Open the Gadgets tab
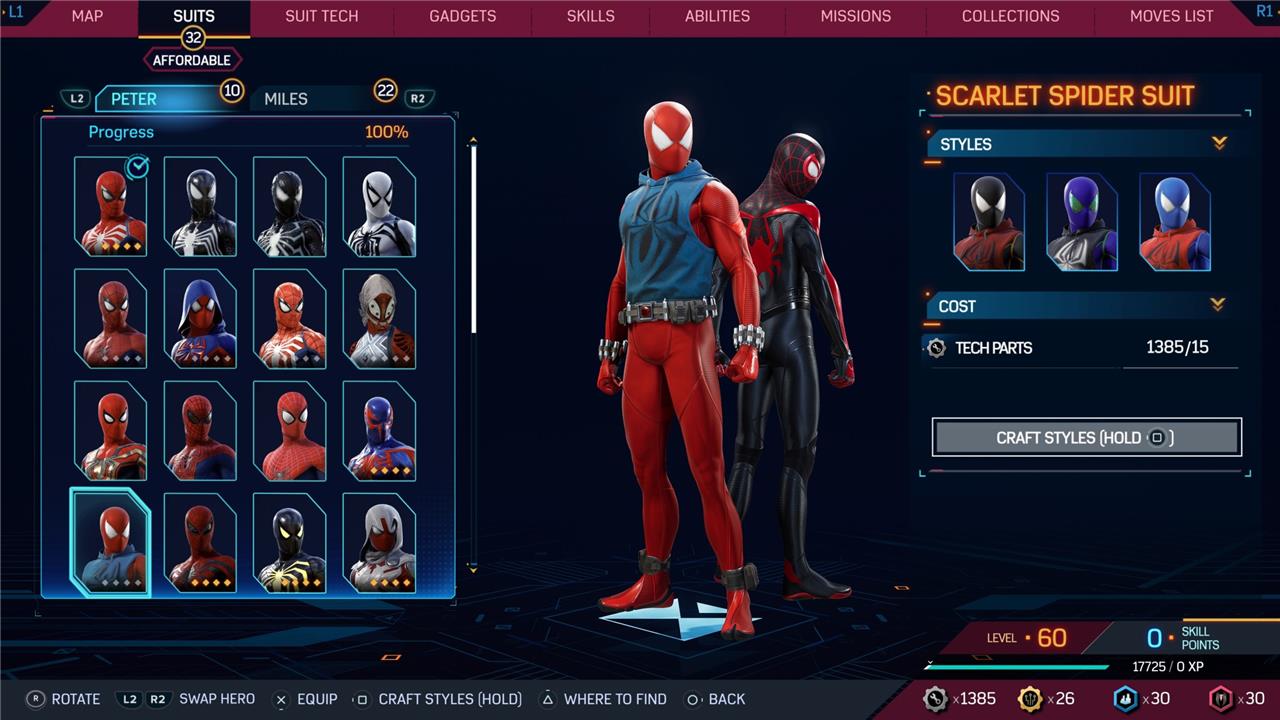Screen dimensions: 1280x720 pyautogui.click(x=462, y=16)
